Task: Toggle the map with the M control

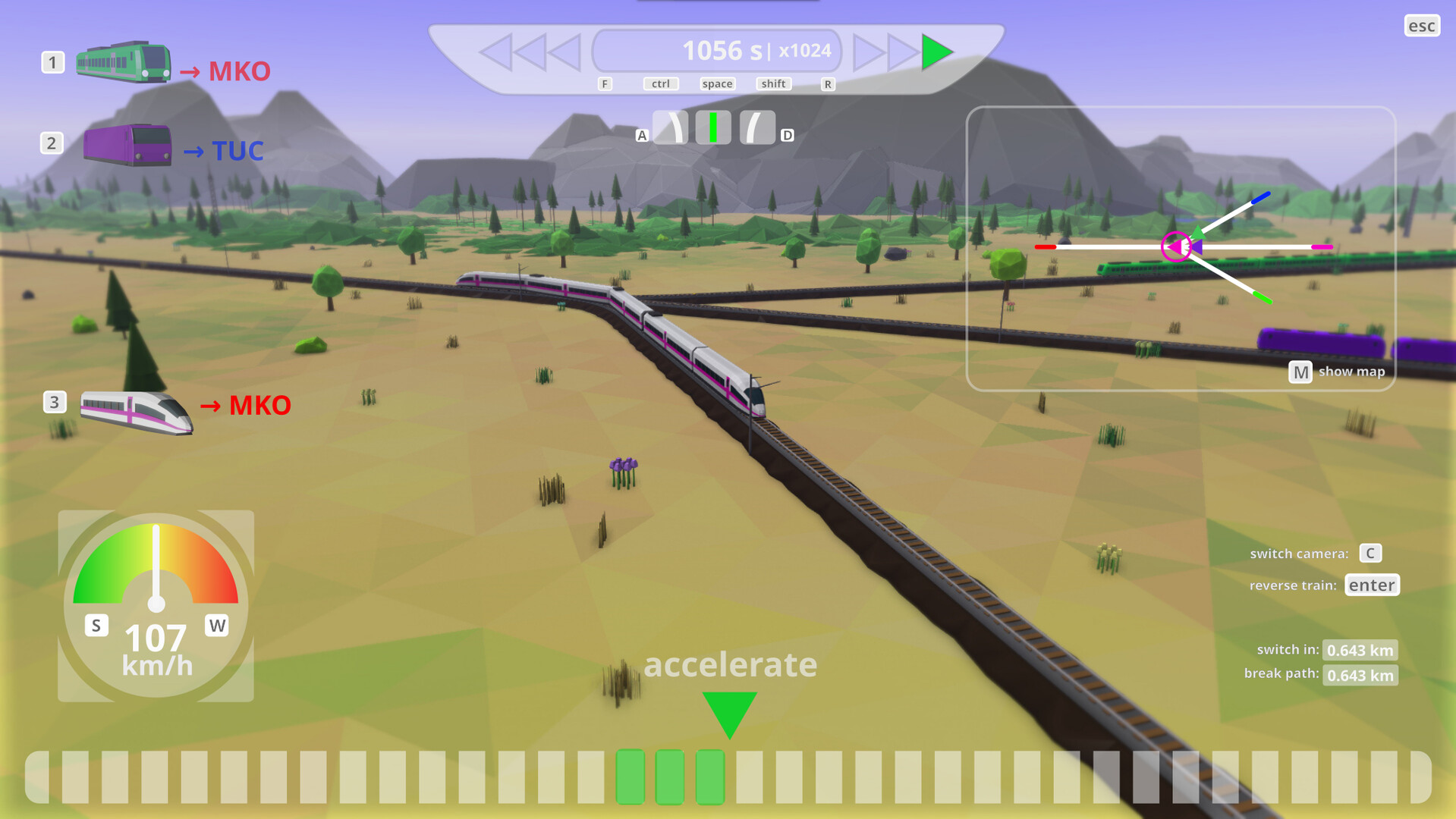Action: click(x=1300, y=372)
